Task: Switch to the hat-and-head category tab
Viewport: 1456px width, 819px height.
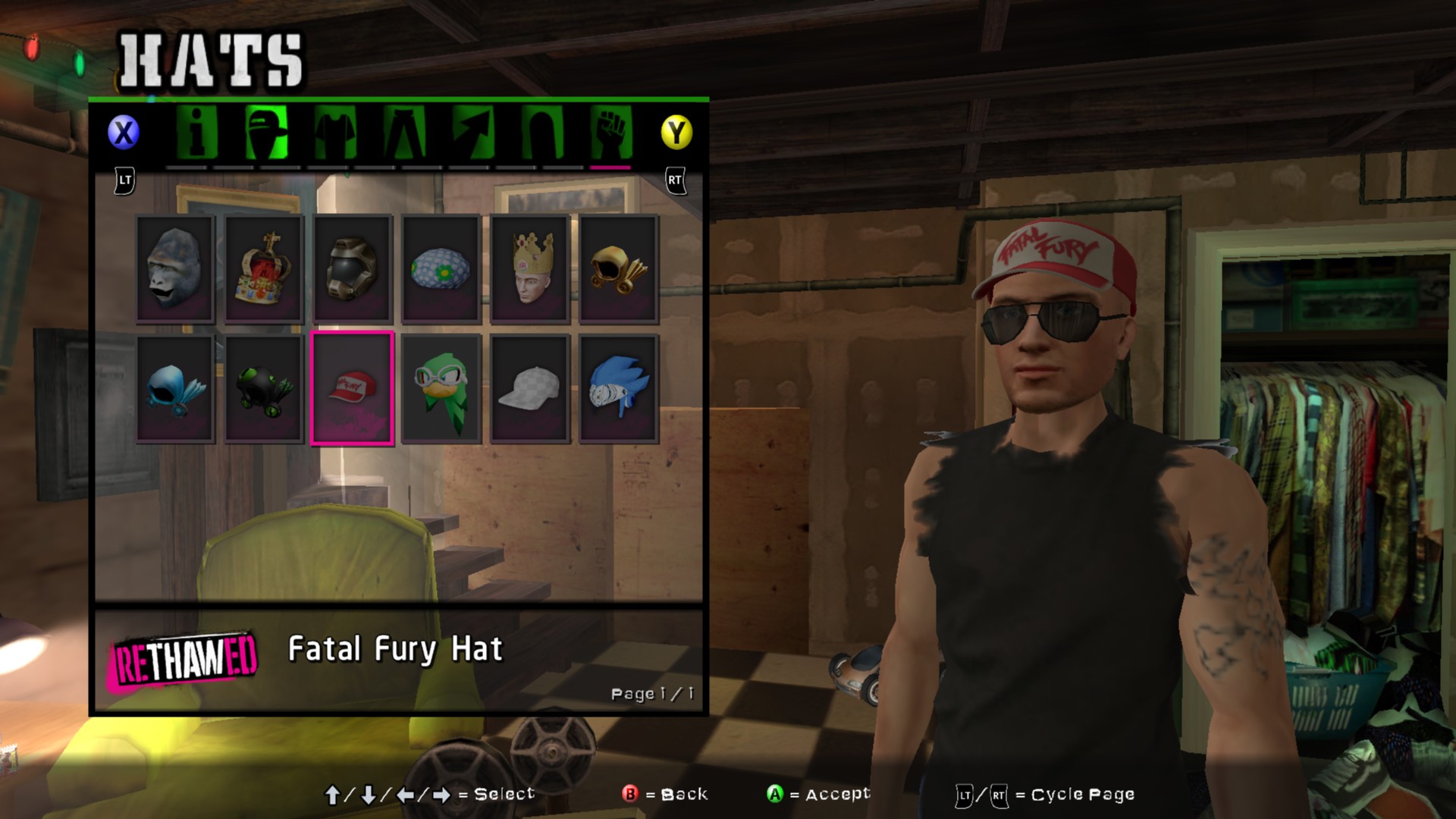Action: click(x=266, y=133)
